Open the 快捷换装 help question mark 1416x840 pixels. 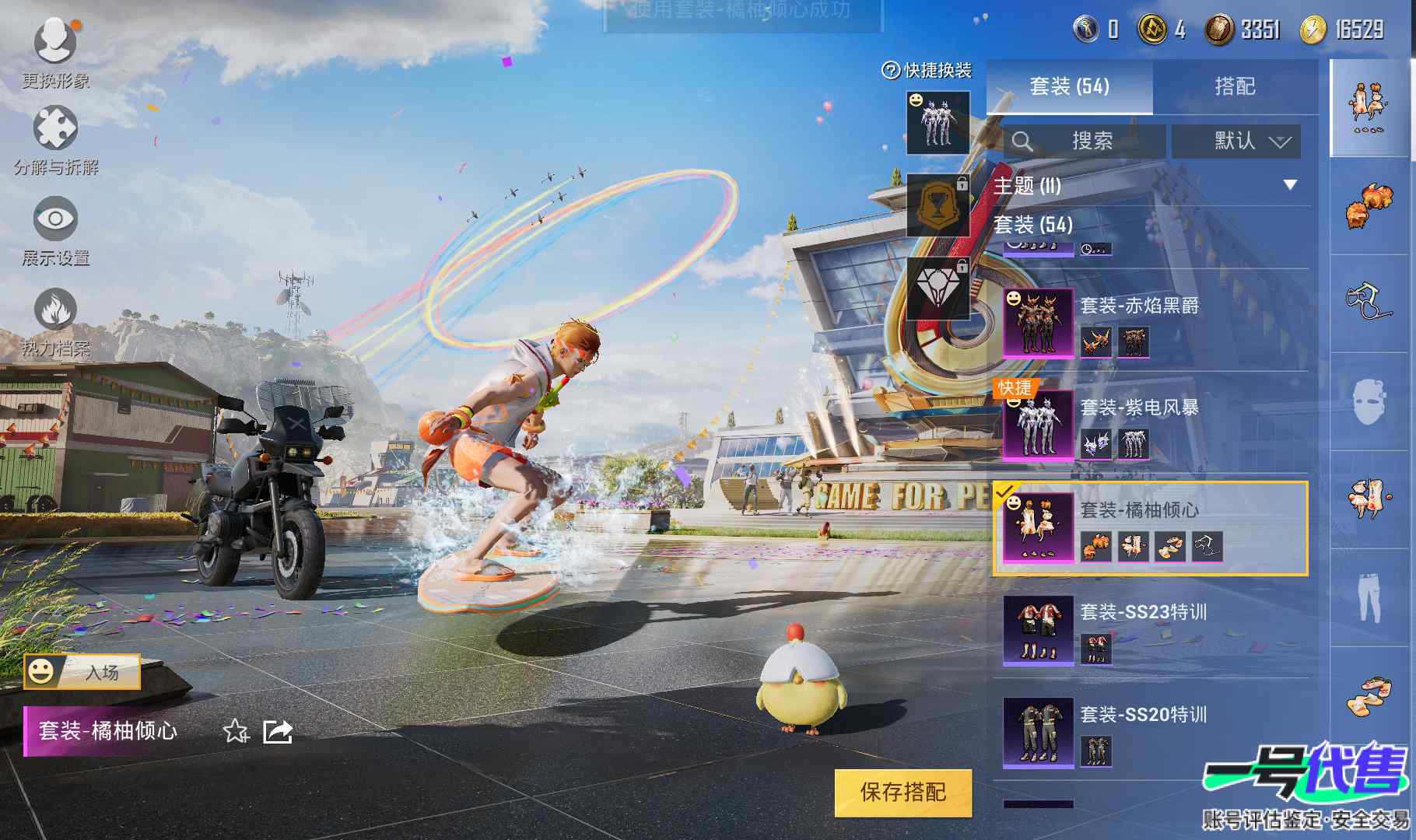point(890,71)
